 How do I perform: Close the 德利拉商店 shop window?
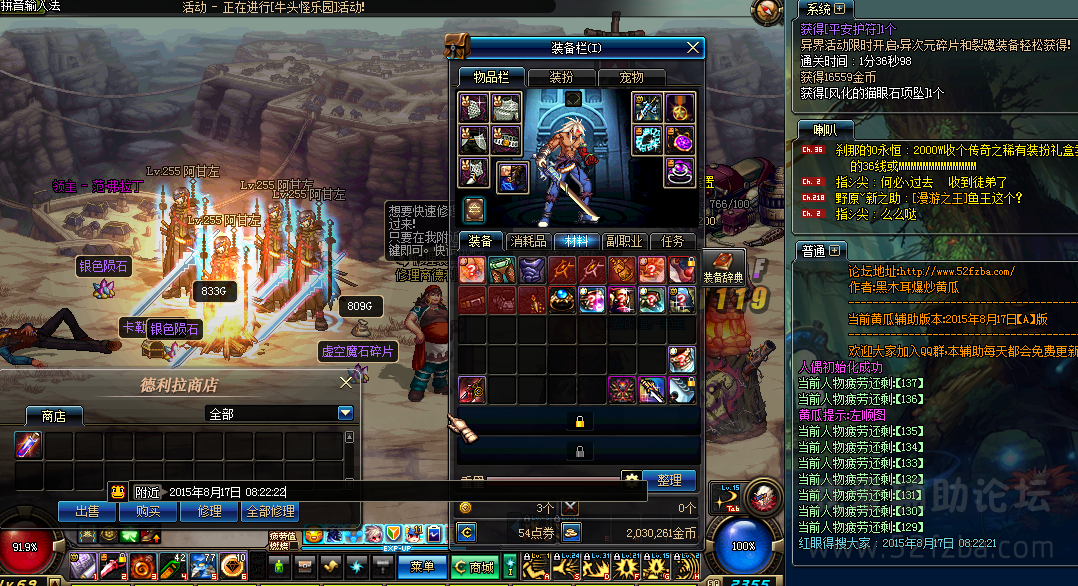(x=346, y=382)
